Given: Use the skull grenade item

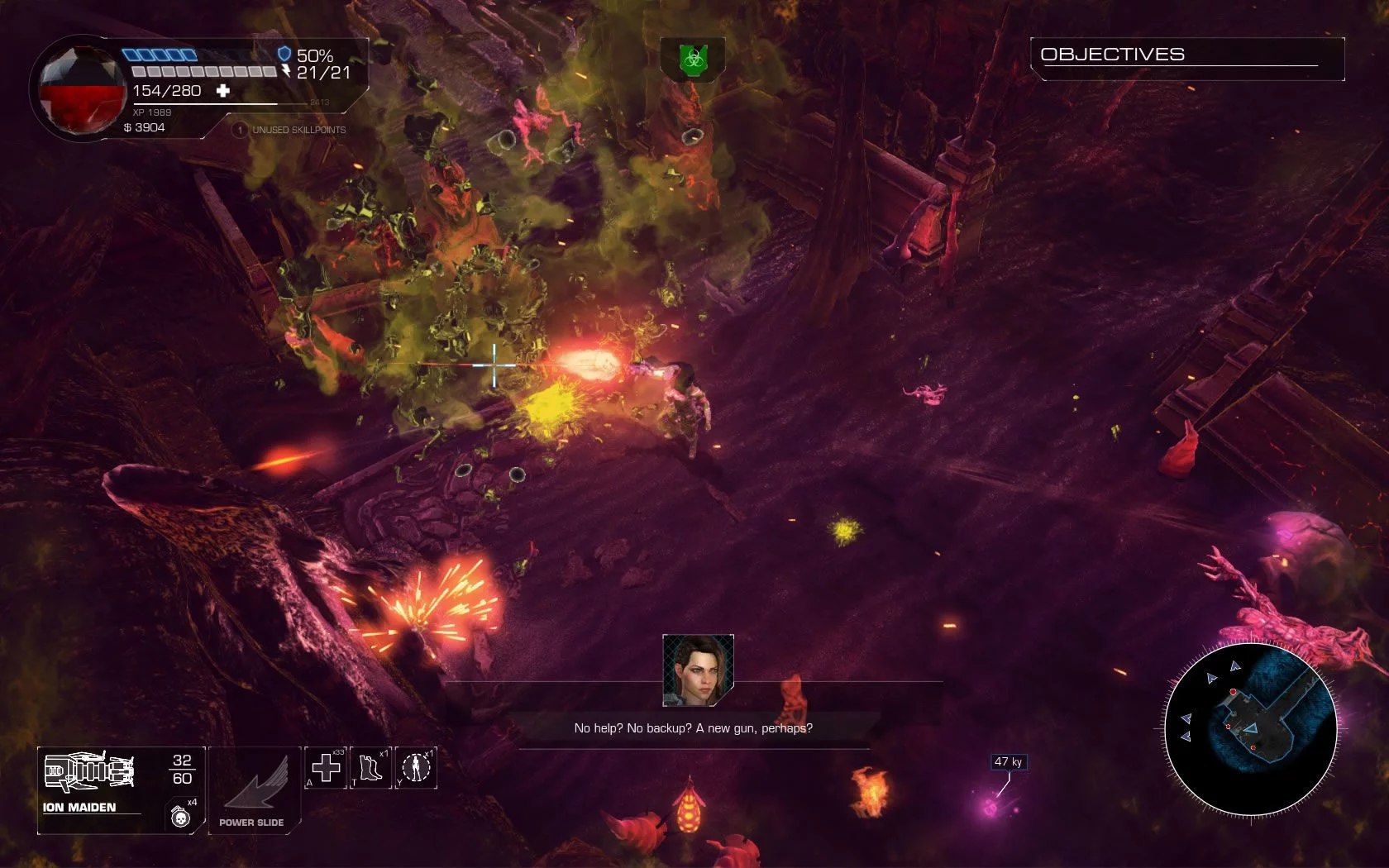Looking at the screenshot, I should point(180,817).
